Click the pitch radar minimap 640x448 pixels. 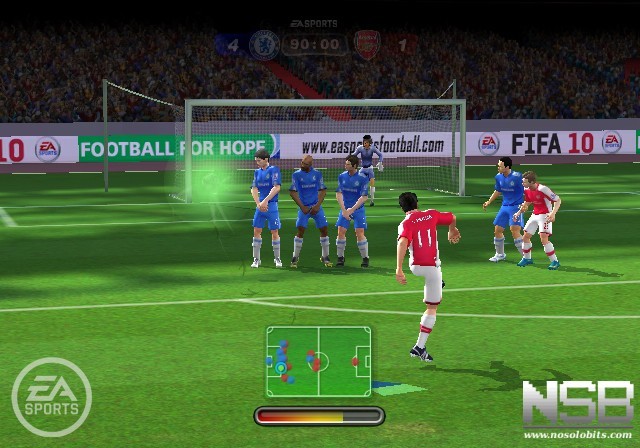click(x=318, y=355)
